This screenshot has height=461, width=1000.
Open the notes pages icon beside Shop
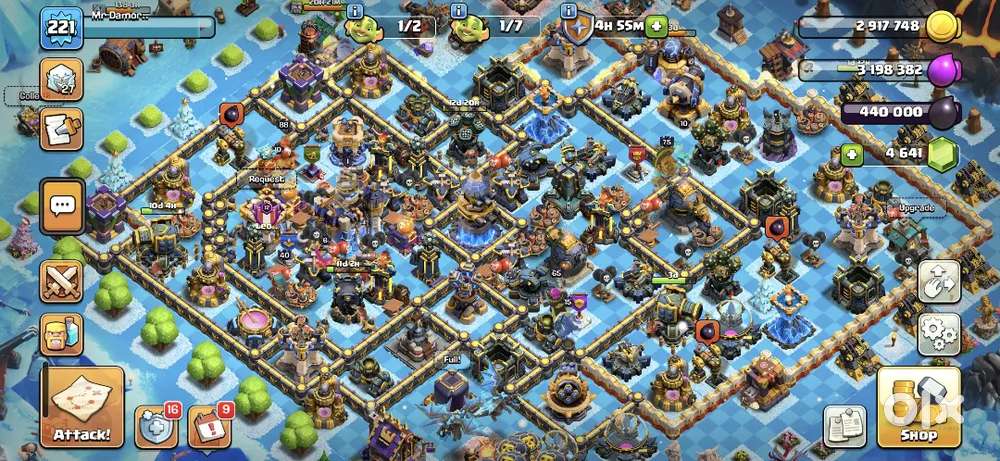coord(845,426)
